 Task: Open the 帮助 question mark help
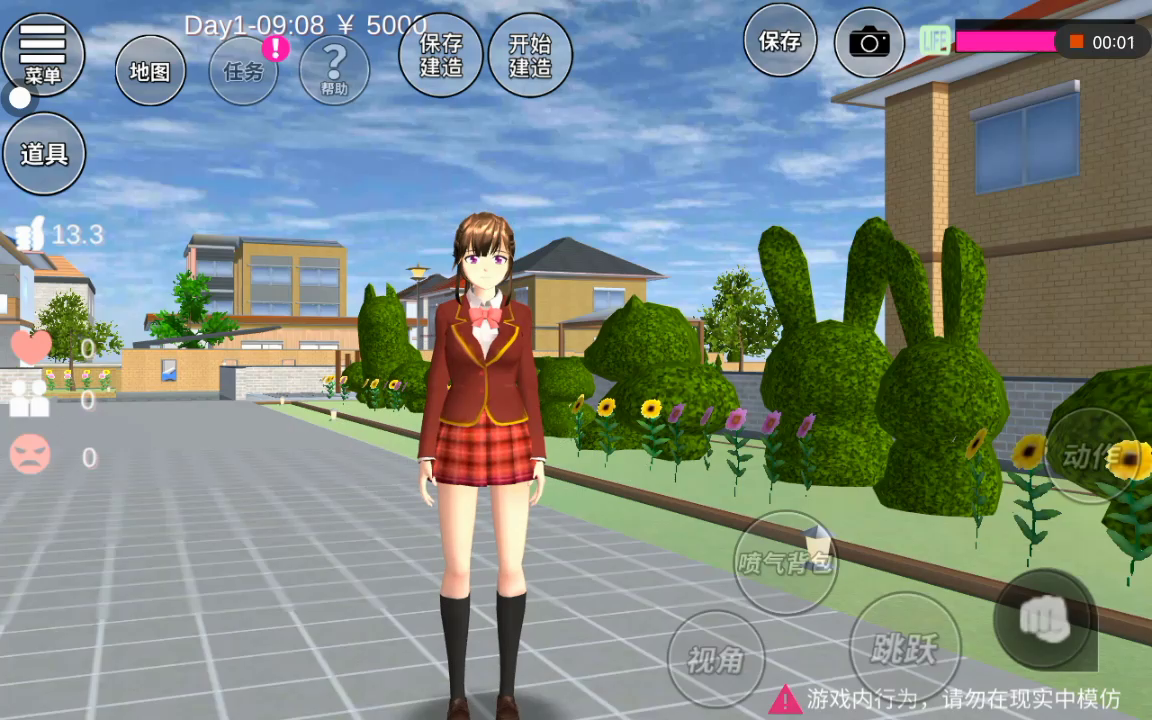[x=334, y=70]
